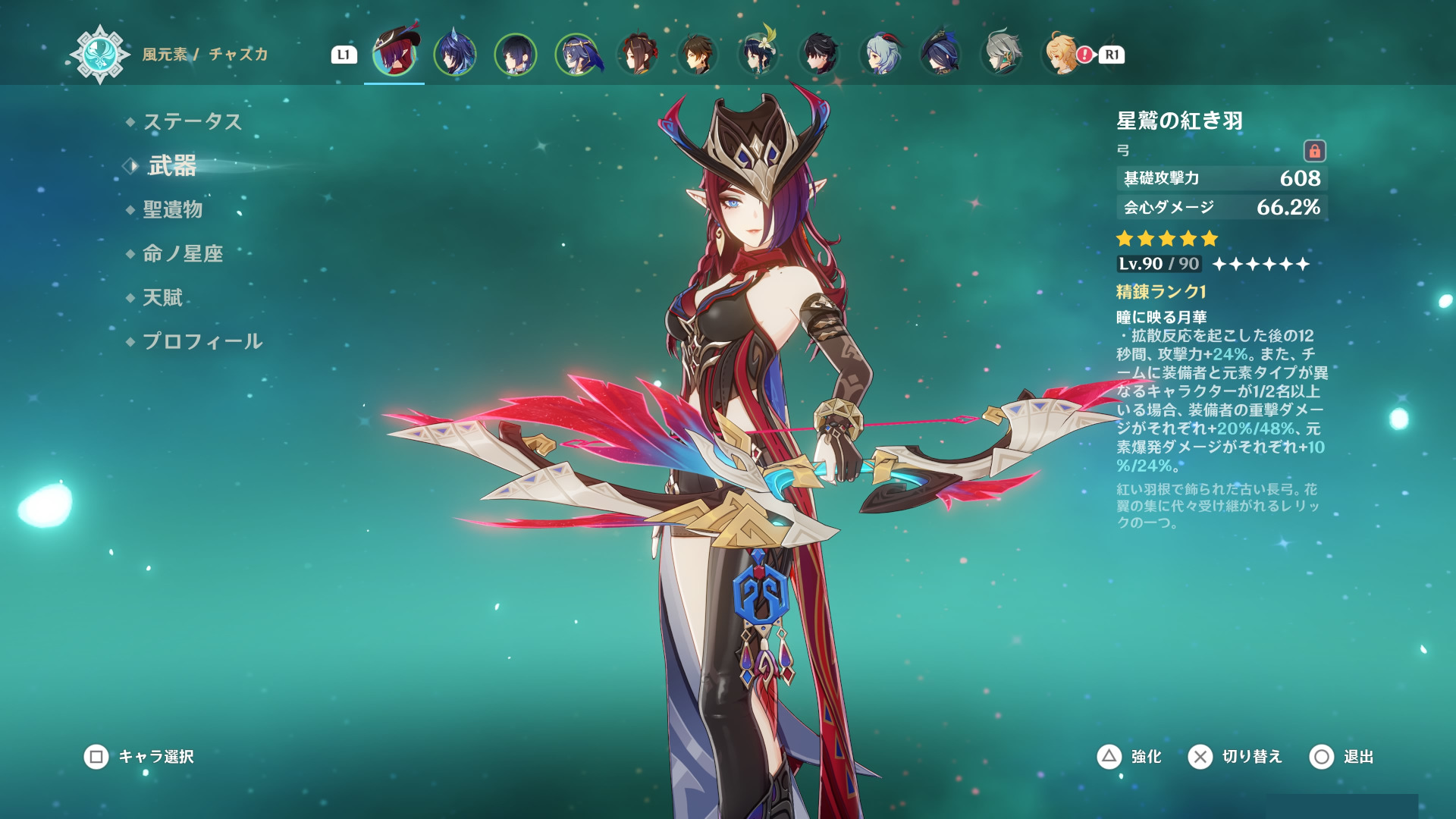Image resolution: width=1456 pixels, height=819 pixels.
Task: Choose Zhongli's portrait
Action: (698, 55)
